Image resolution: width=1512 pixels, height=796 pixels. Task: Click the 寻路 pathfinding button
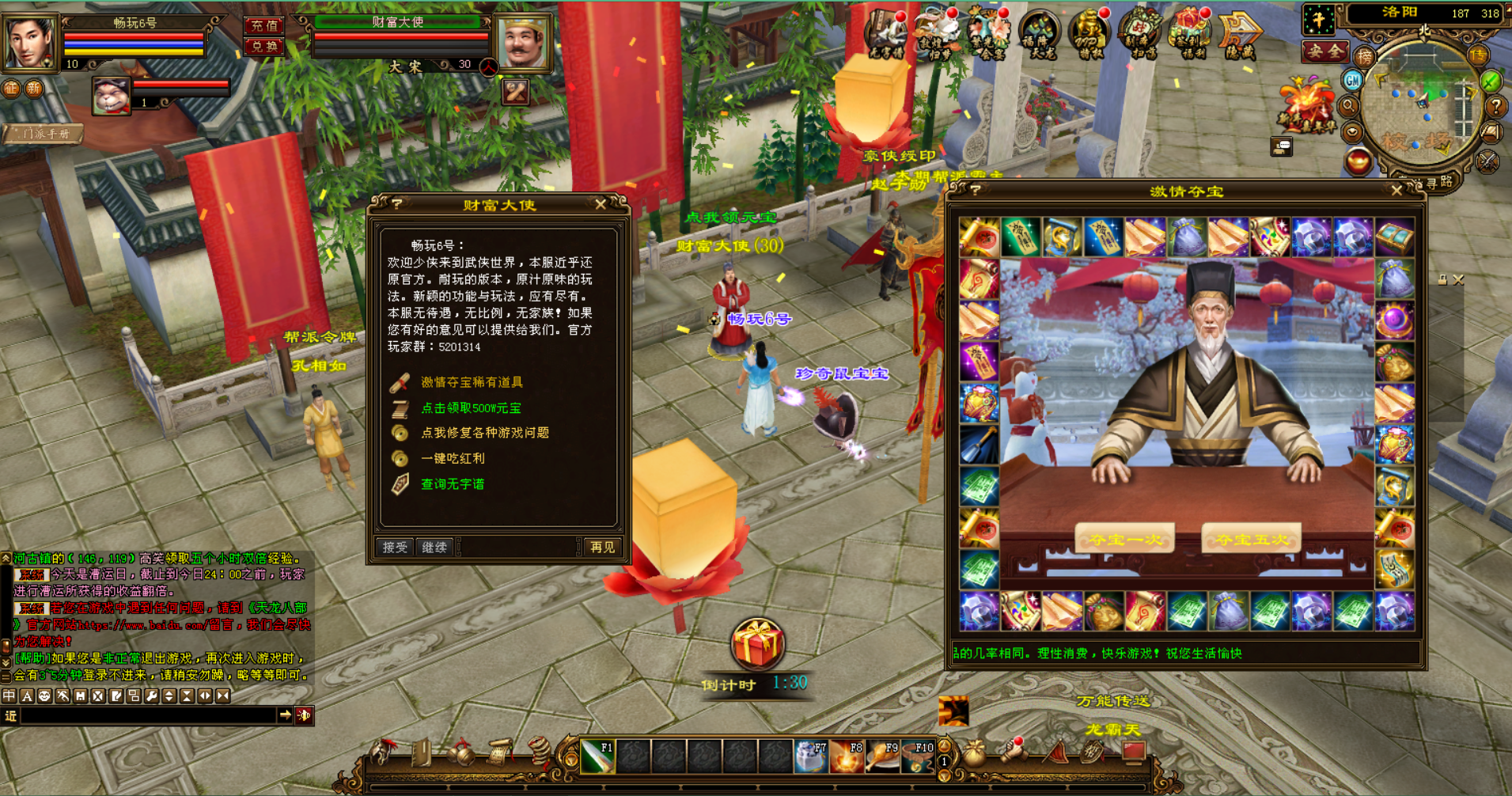[1438, 182]
